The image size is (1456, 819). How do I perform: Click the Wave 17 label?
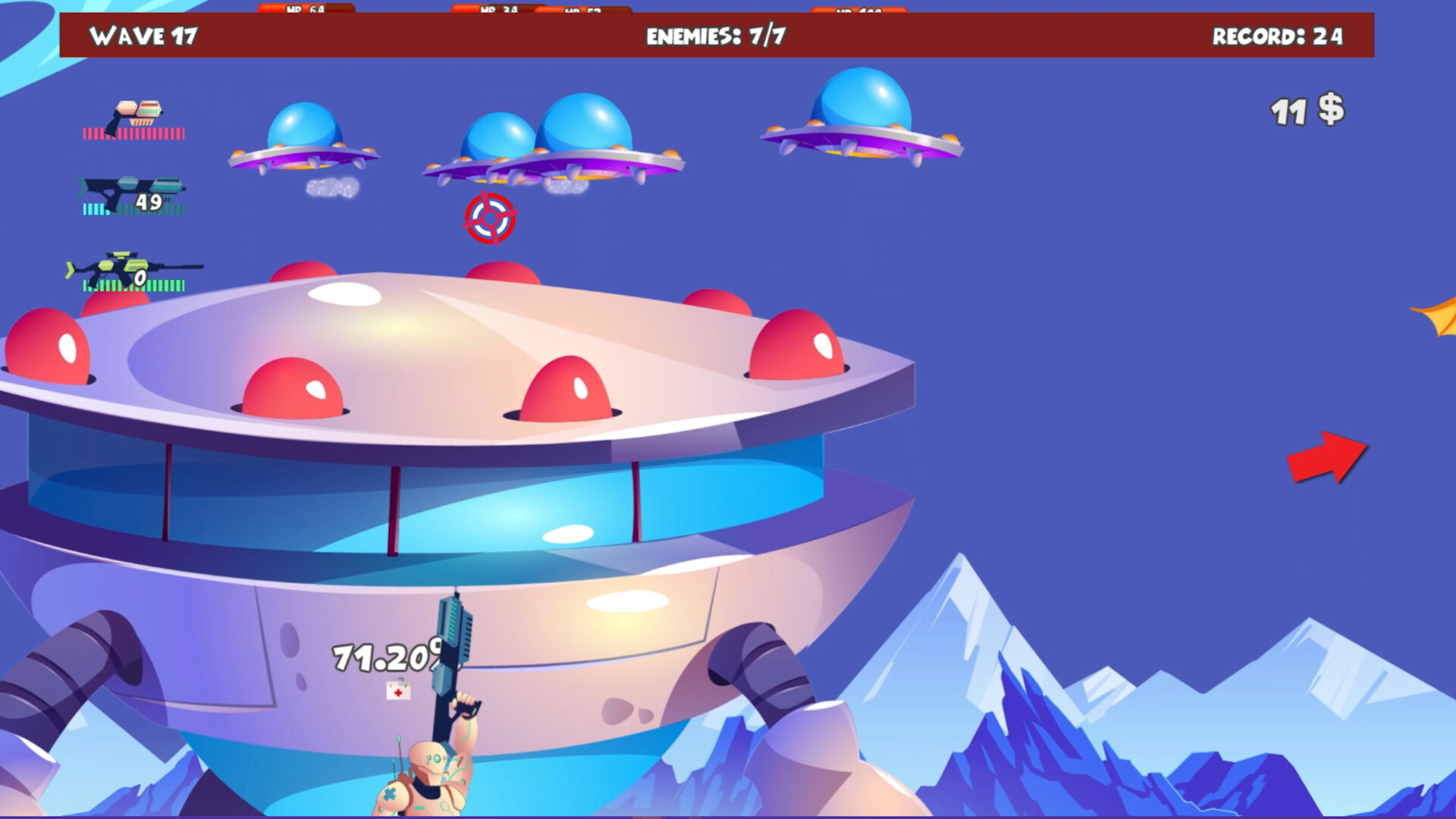click(x=143, y=36)
